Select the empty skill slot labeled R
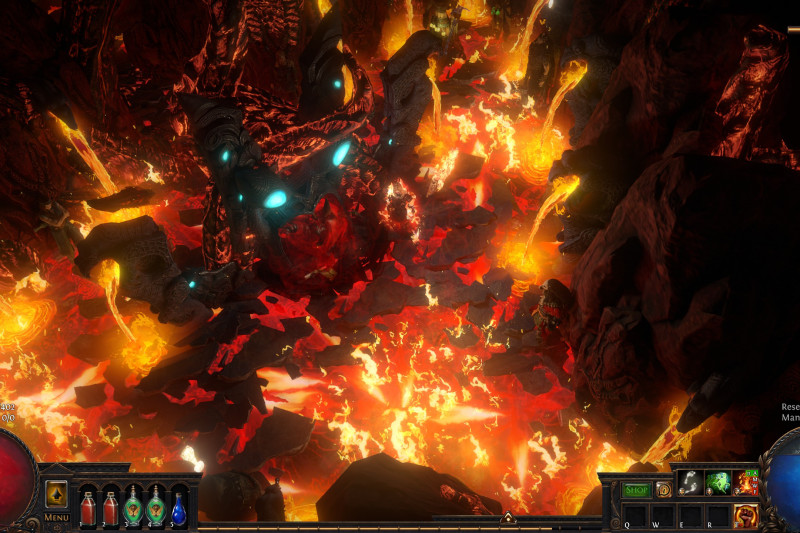 coord(717,516)
